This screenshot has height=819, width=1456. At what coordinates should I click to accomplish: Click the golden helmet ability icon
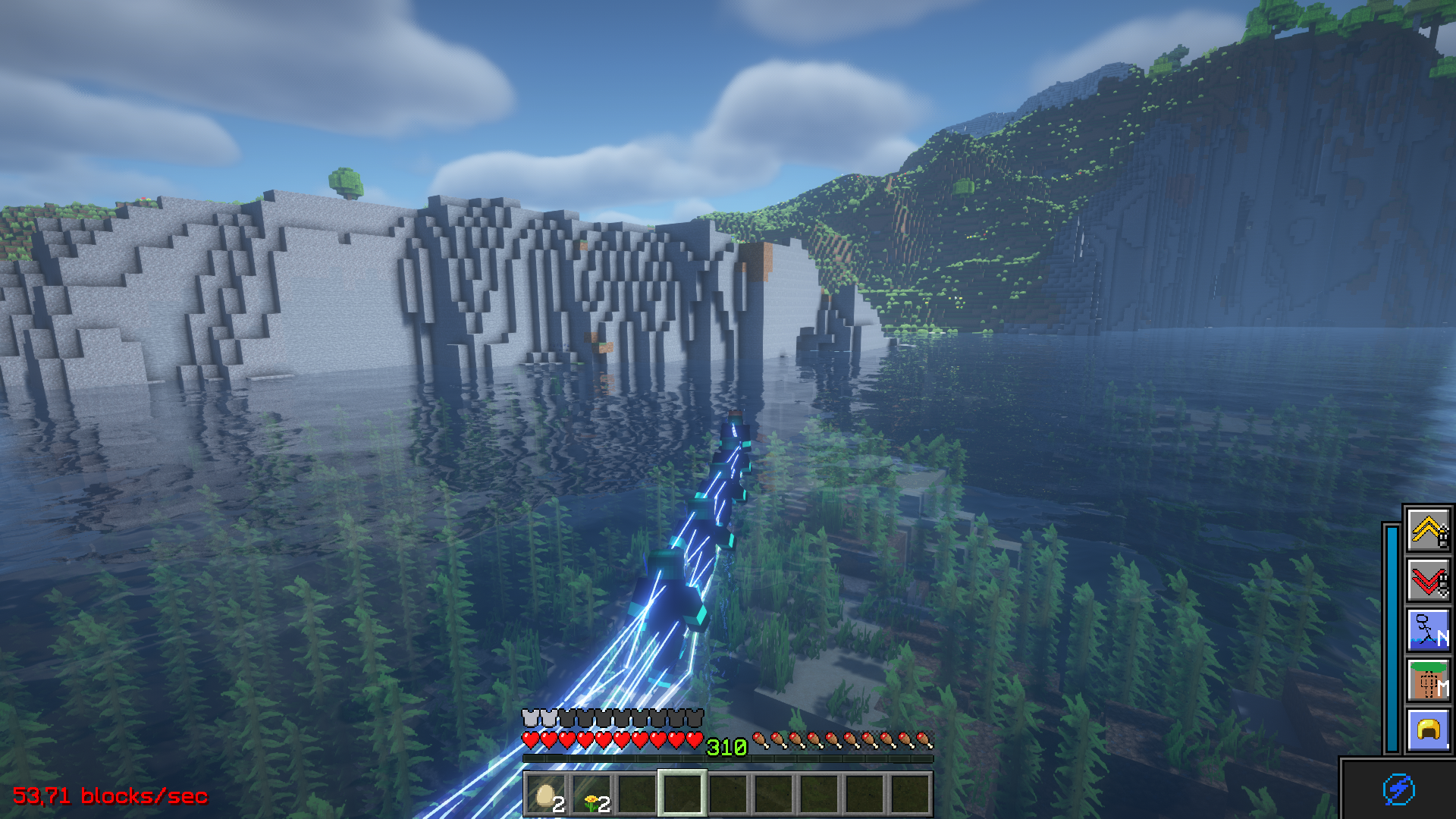(x=1428, y=730)
